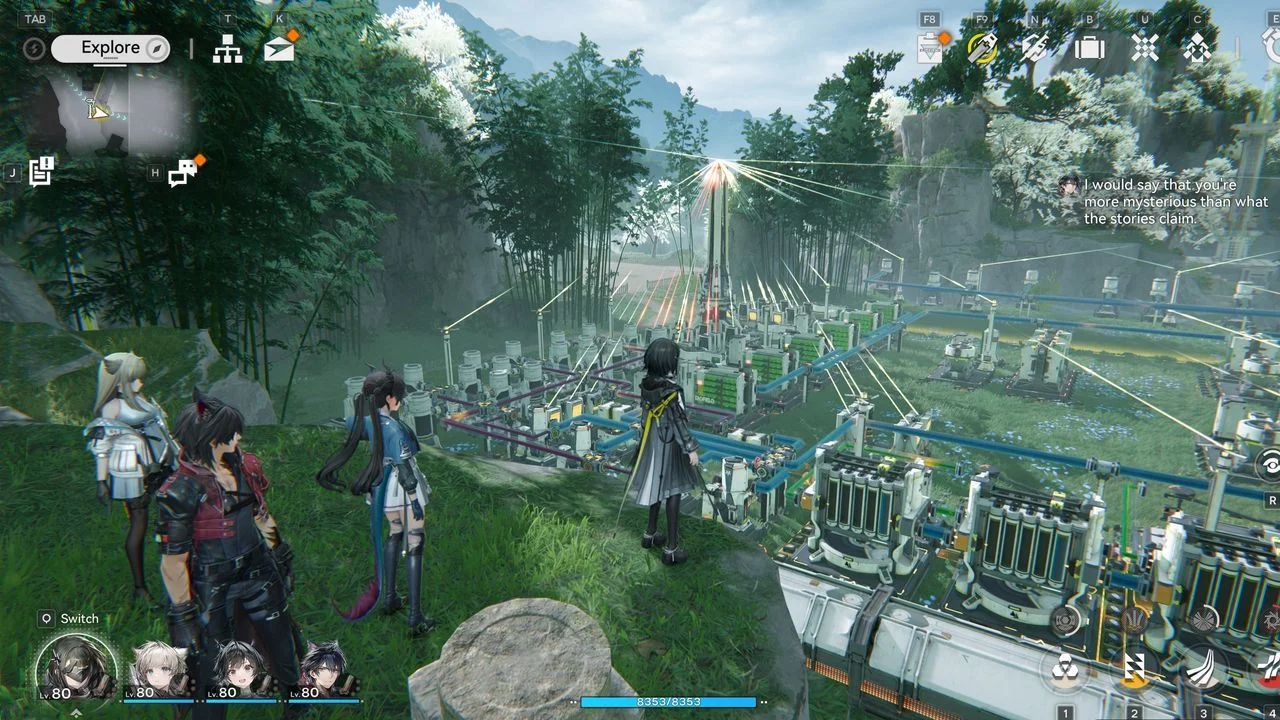Activate the third skill with wing slash icon
The image size is (1280, 720).
[1203, 669]
